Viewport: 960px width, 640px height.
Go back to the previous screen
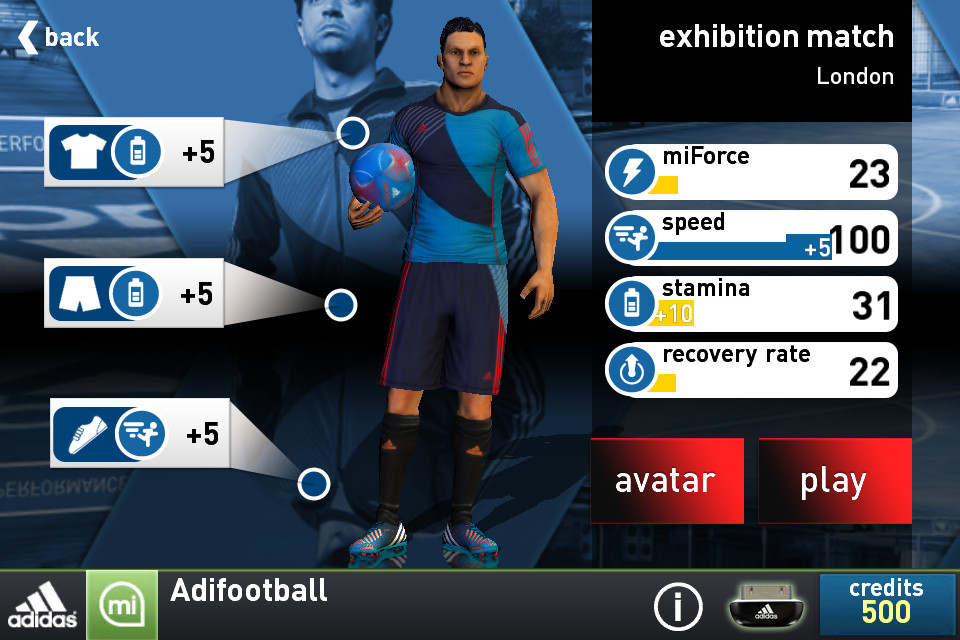click(60, 38)
